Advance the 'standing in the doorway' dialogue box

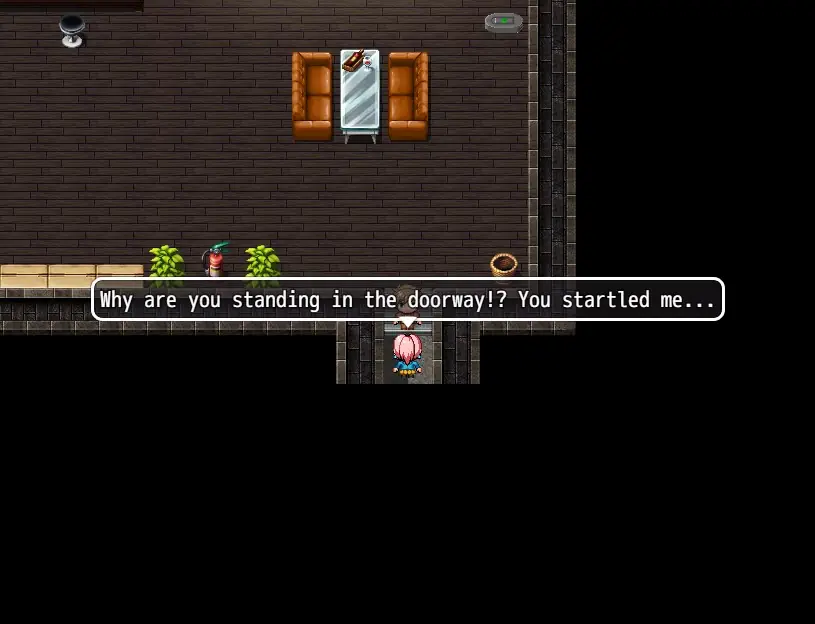tap(407, 299)
